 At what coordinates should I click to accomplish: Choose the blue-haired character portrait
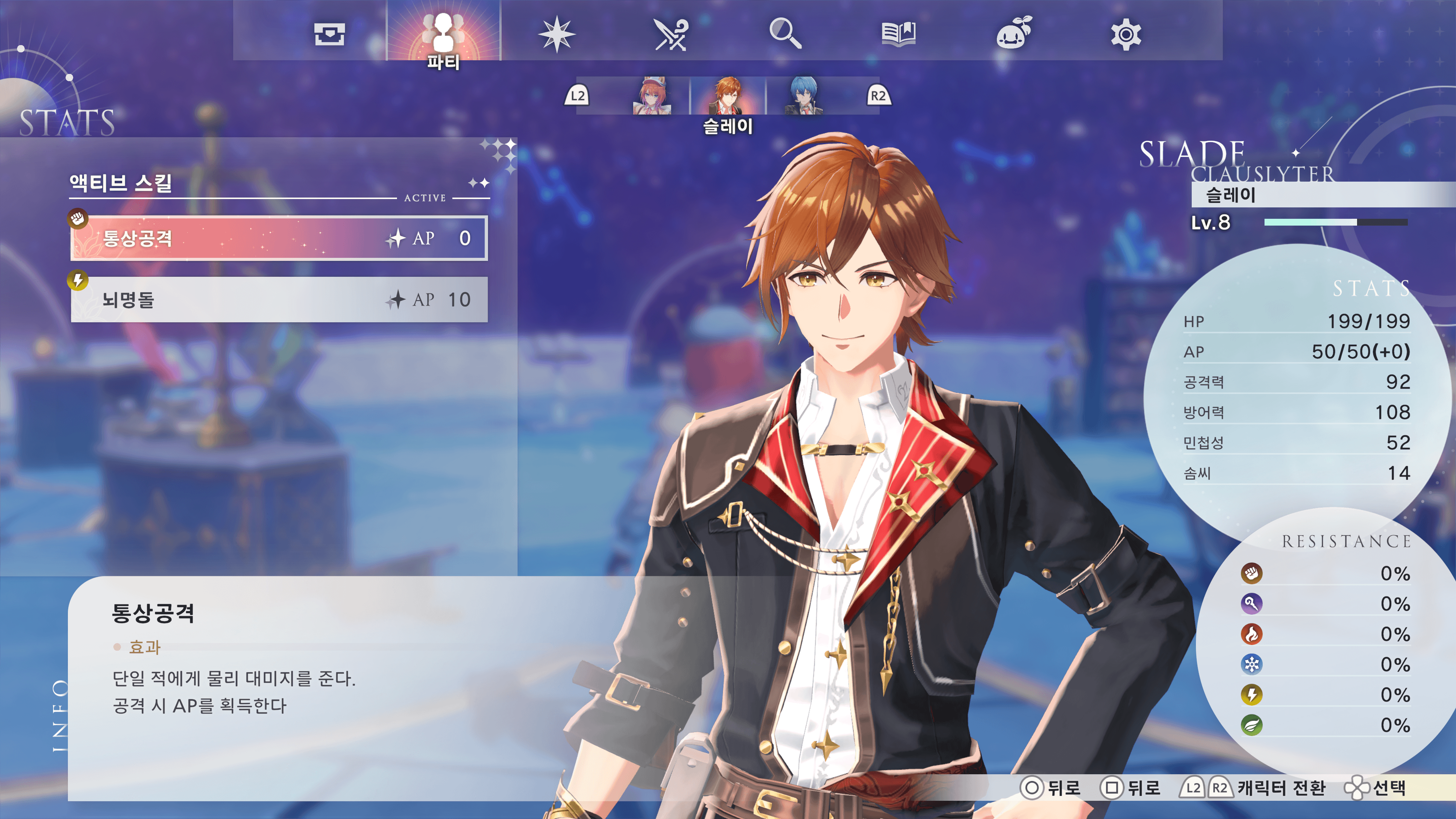pyautogui.click(x=803, y=96)
